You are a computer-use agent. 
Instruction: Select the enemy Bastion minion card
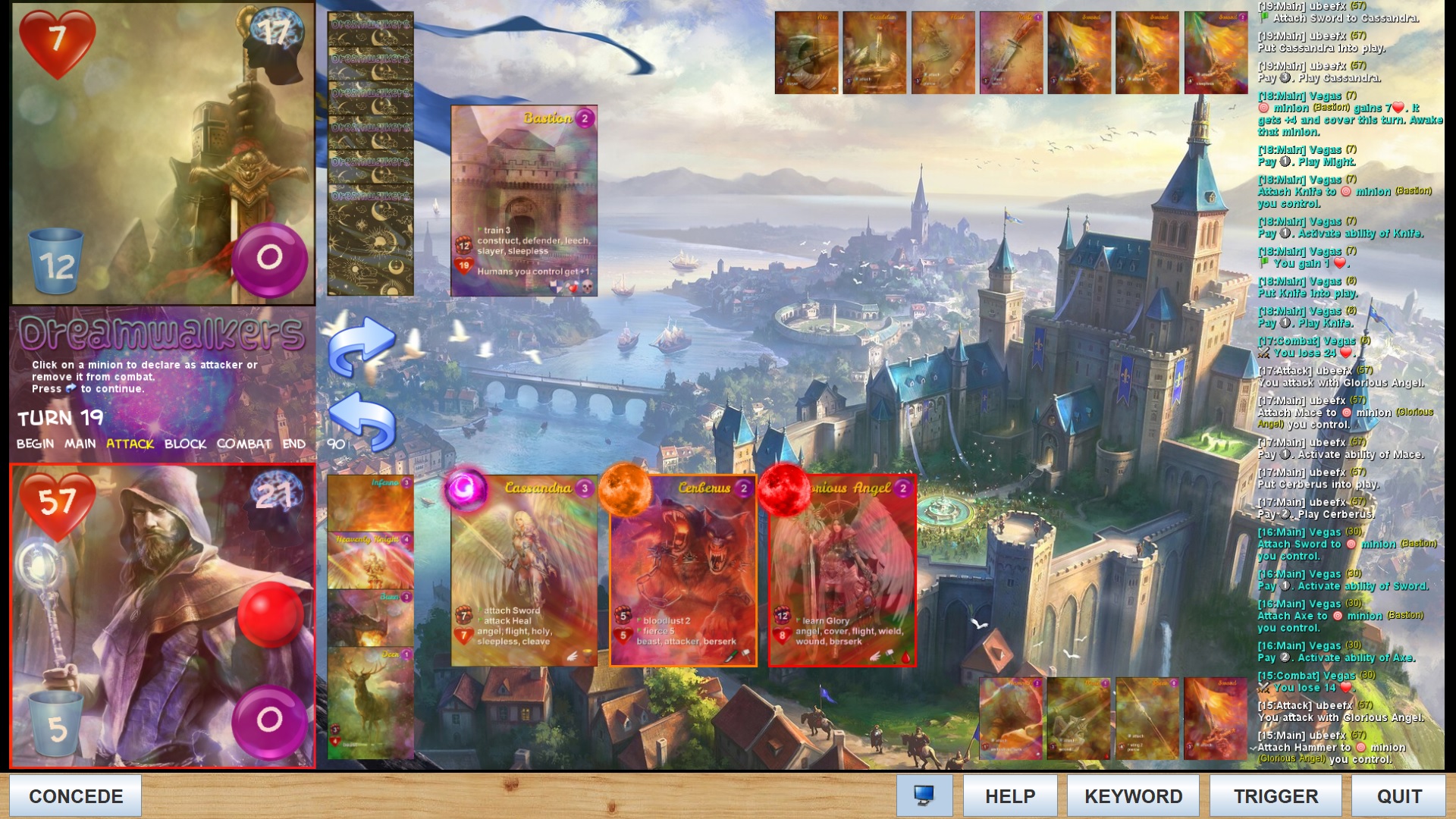click(524, 200)
